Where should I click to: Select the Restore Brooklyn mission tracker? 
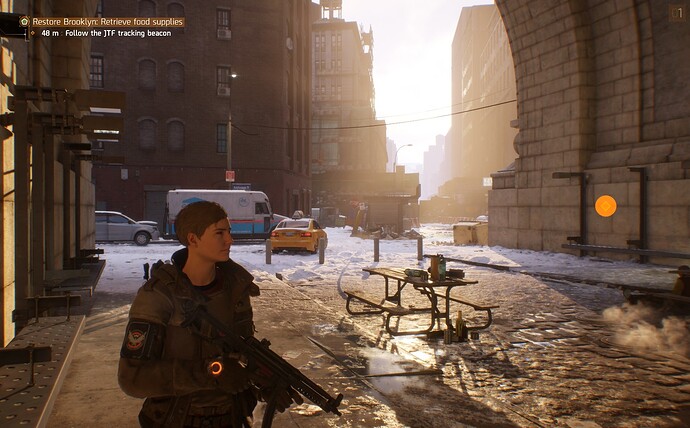107,21
